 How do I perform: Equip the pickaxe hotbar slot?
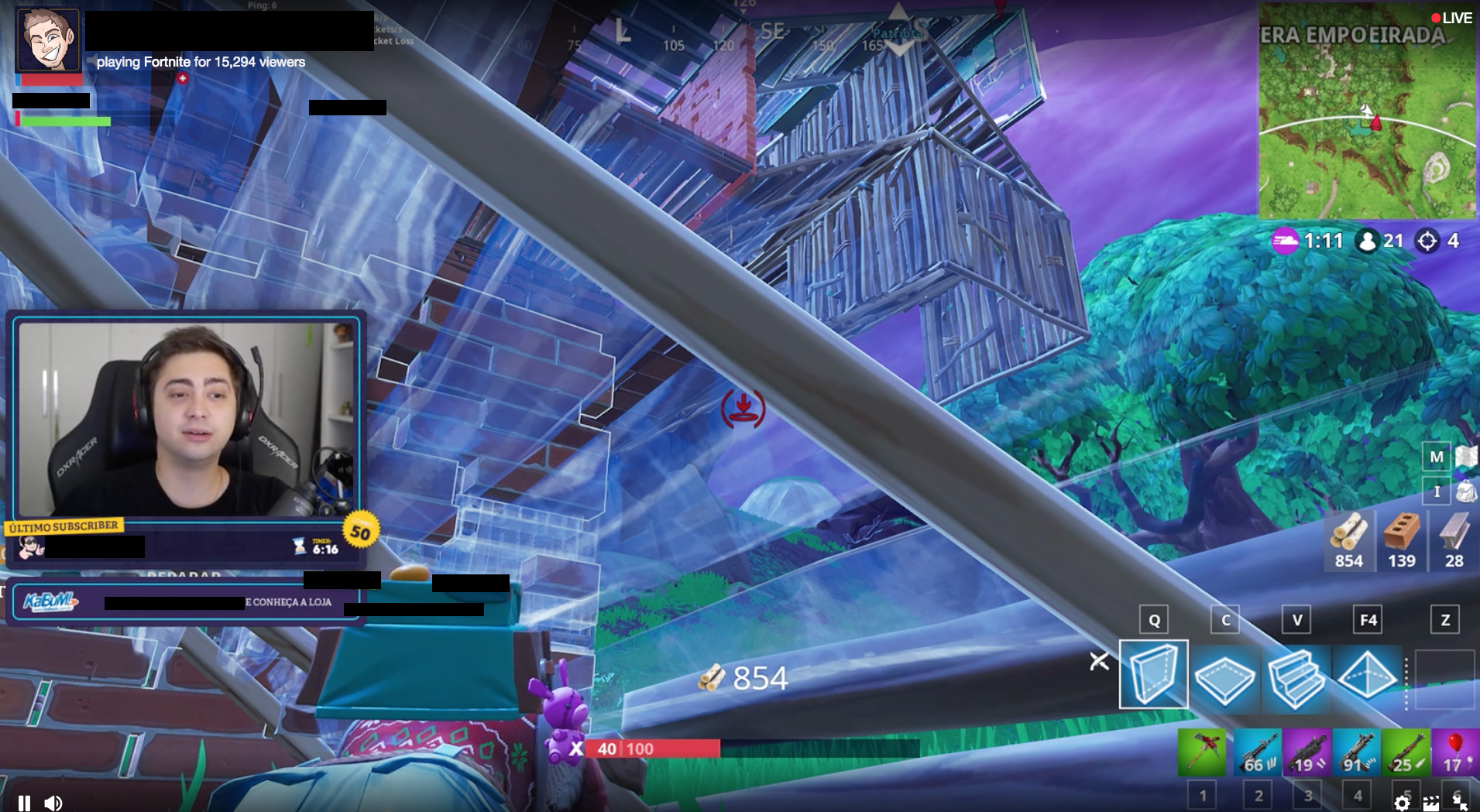tap(1201, 752)
